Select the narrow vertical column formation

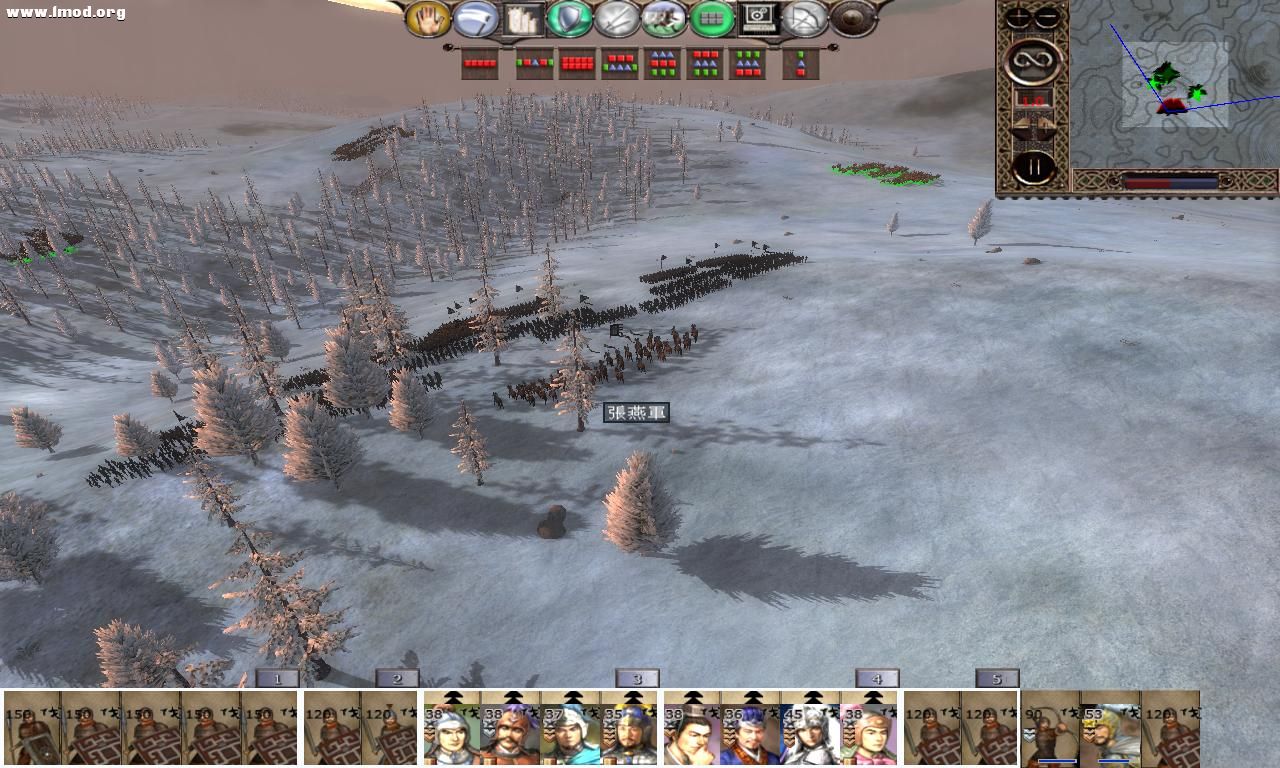click(x=800, y=64)
